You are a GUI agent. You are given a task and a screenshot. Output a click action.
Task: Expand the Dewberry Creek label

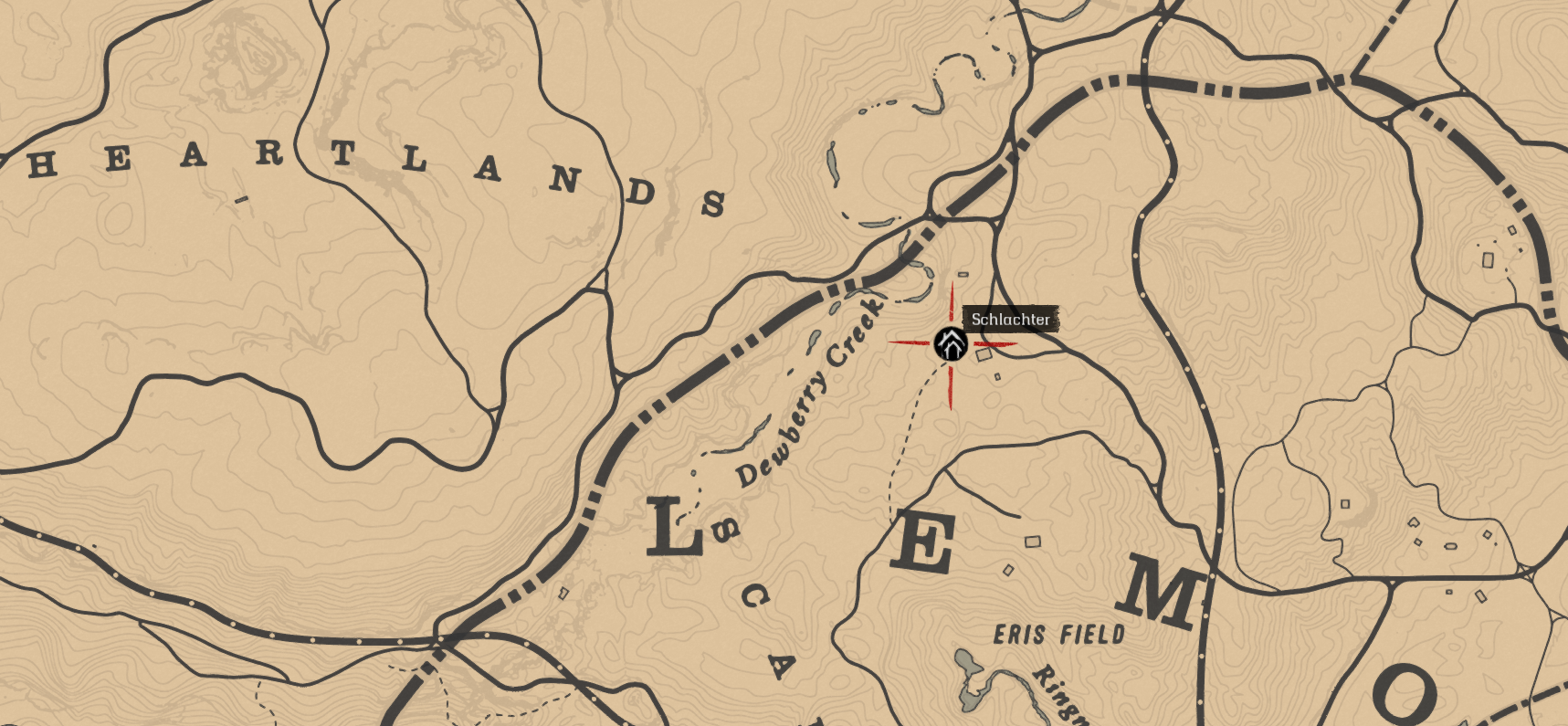coord(804,388)
